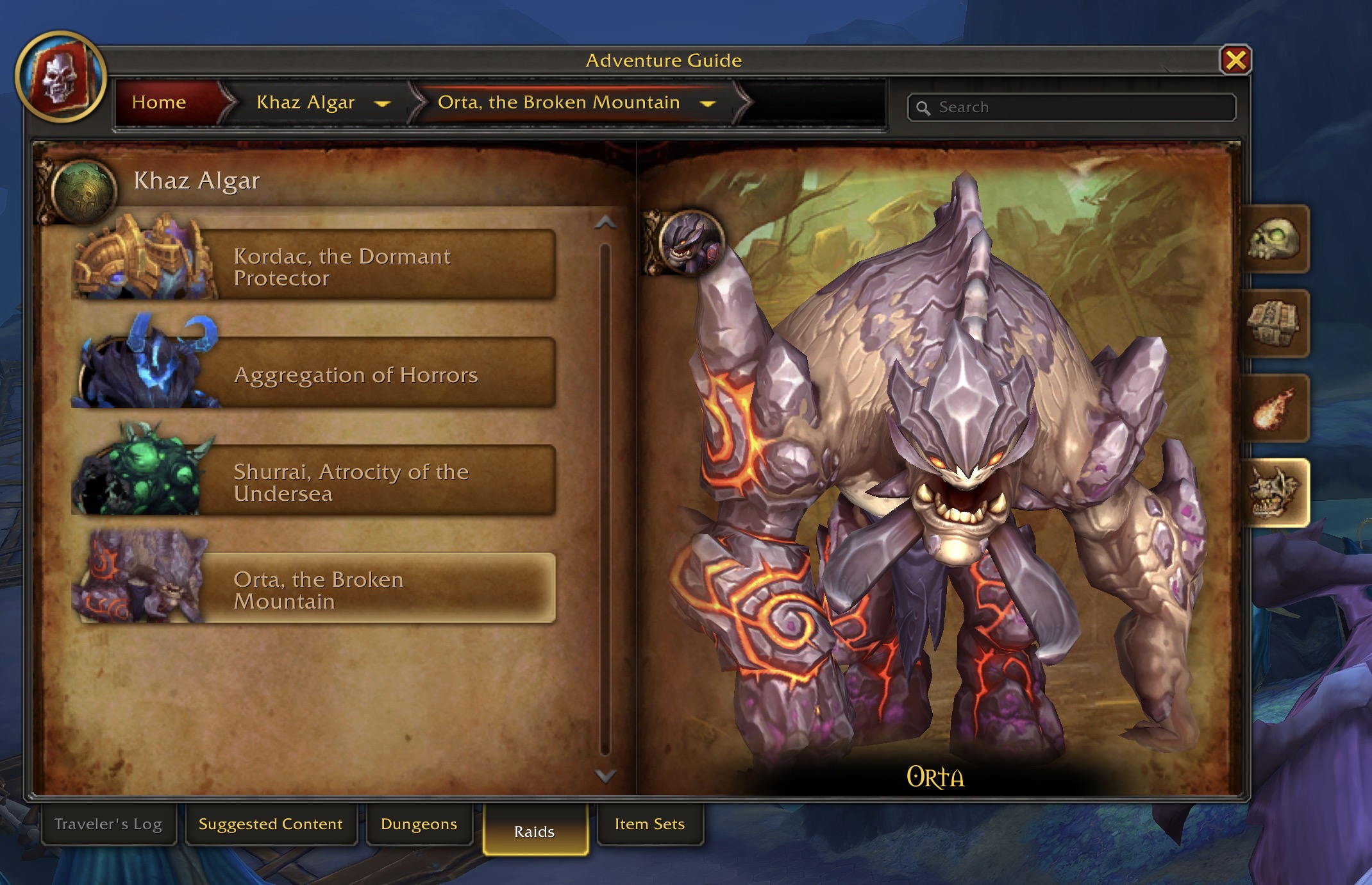
Task: Select the Raids tab
Action: coord(534,831)
